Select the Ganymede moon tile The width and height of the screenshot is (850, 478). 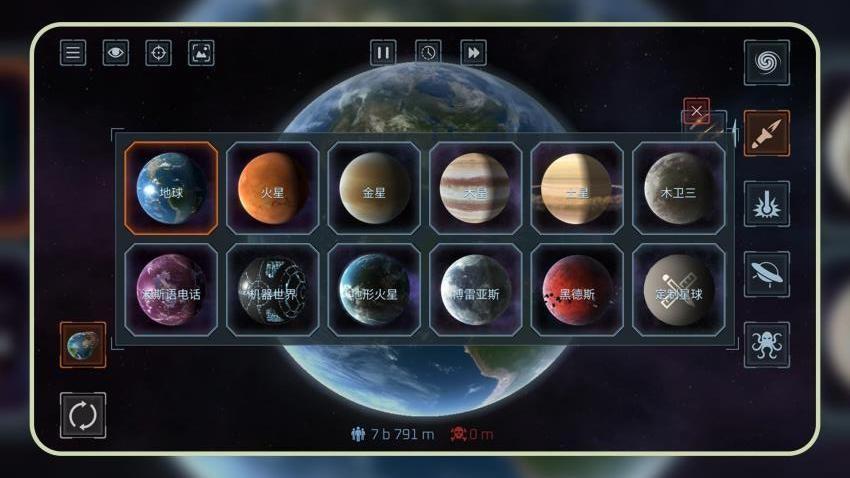[x=678, y=188]
